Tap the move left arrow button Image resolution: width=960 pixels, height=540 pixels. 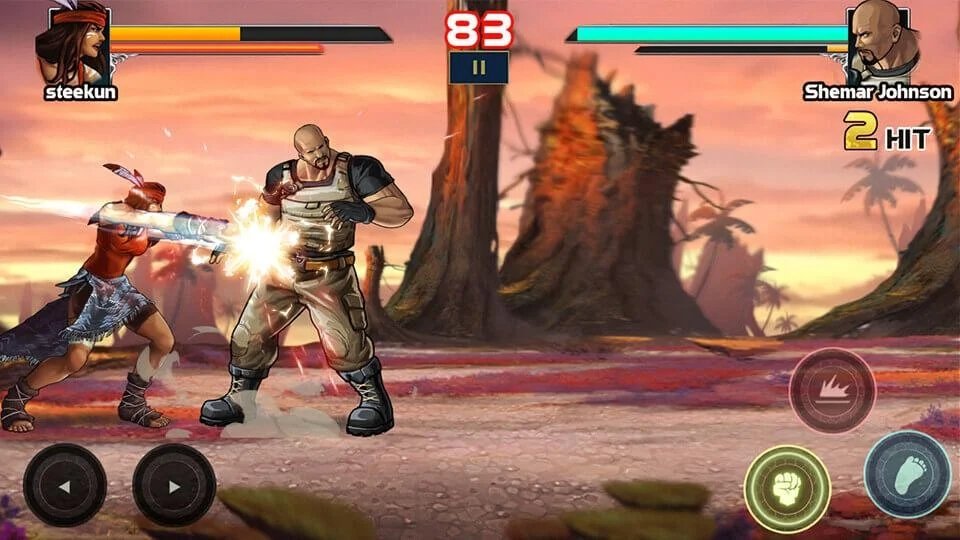(65, 485)
